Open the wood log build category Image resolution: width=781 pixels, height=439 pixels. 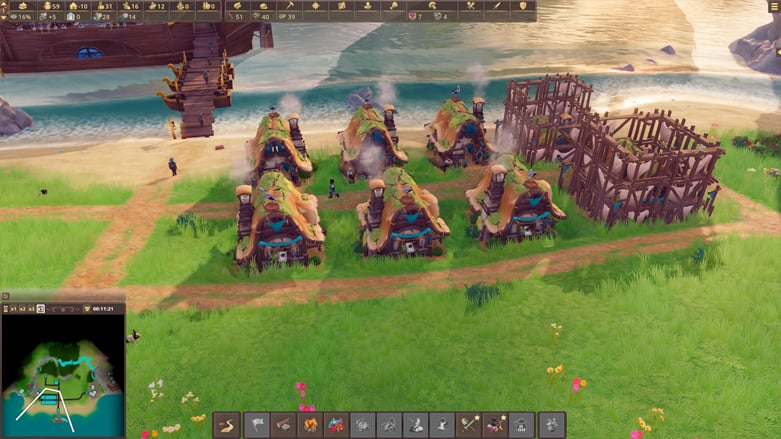[x=284, y=425]
